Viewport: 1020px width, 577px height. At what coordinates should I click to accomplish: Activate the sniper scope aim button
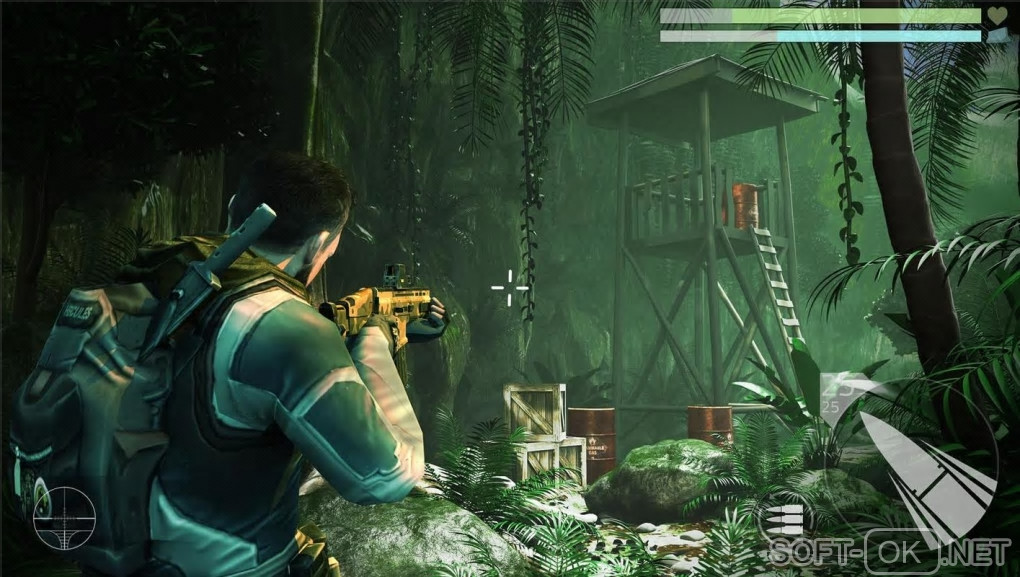[64, 518]
